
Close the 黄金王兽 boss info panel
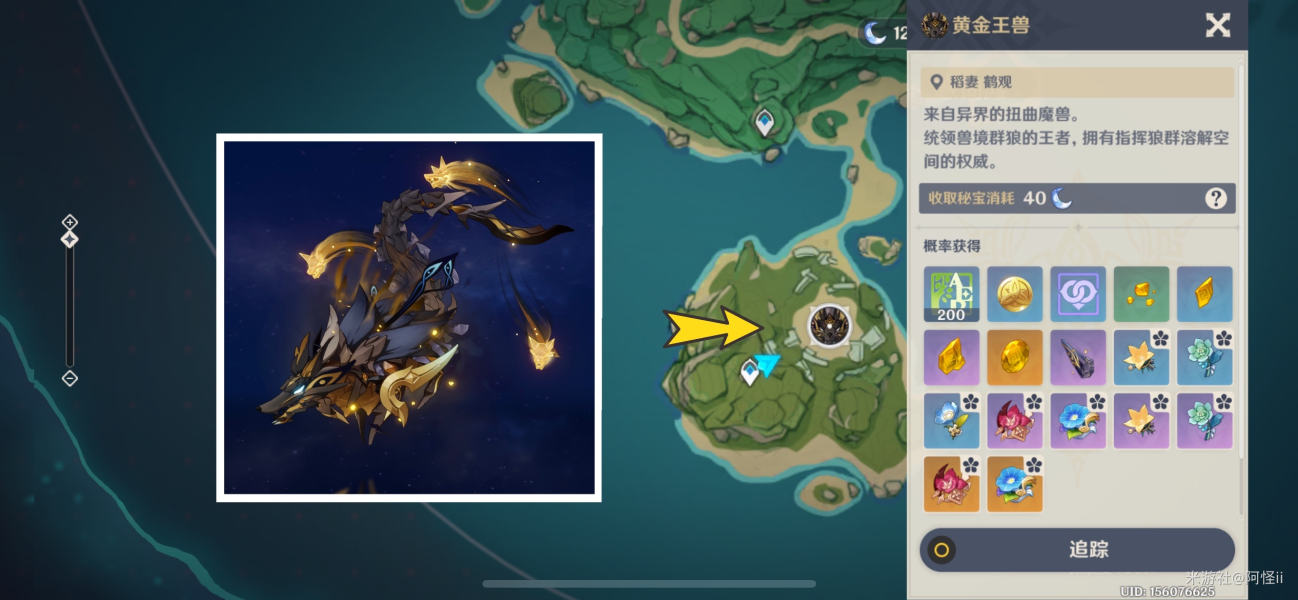pos(1217,25)
